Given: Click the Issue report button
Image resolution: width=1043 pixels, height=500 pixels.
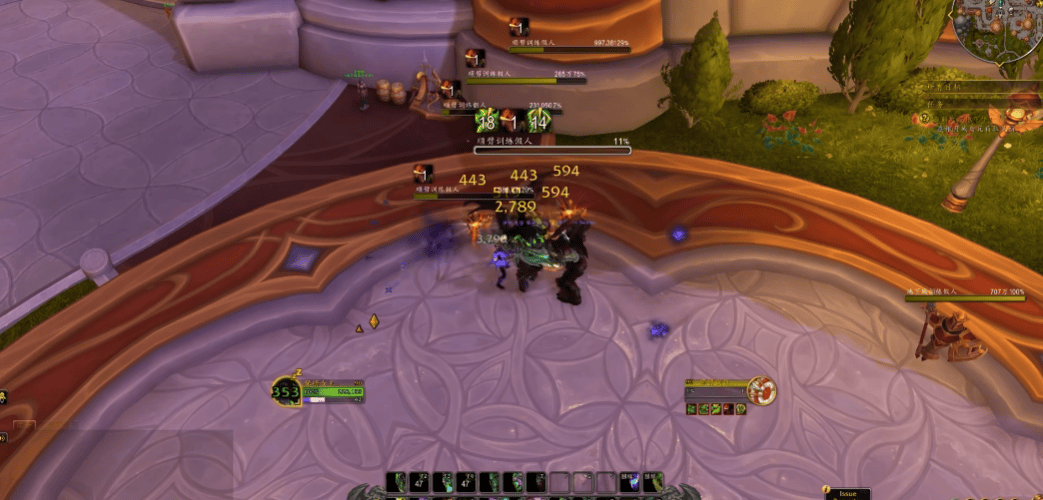Looking at the screenshot, I should pos(848,493).
